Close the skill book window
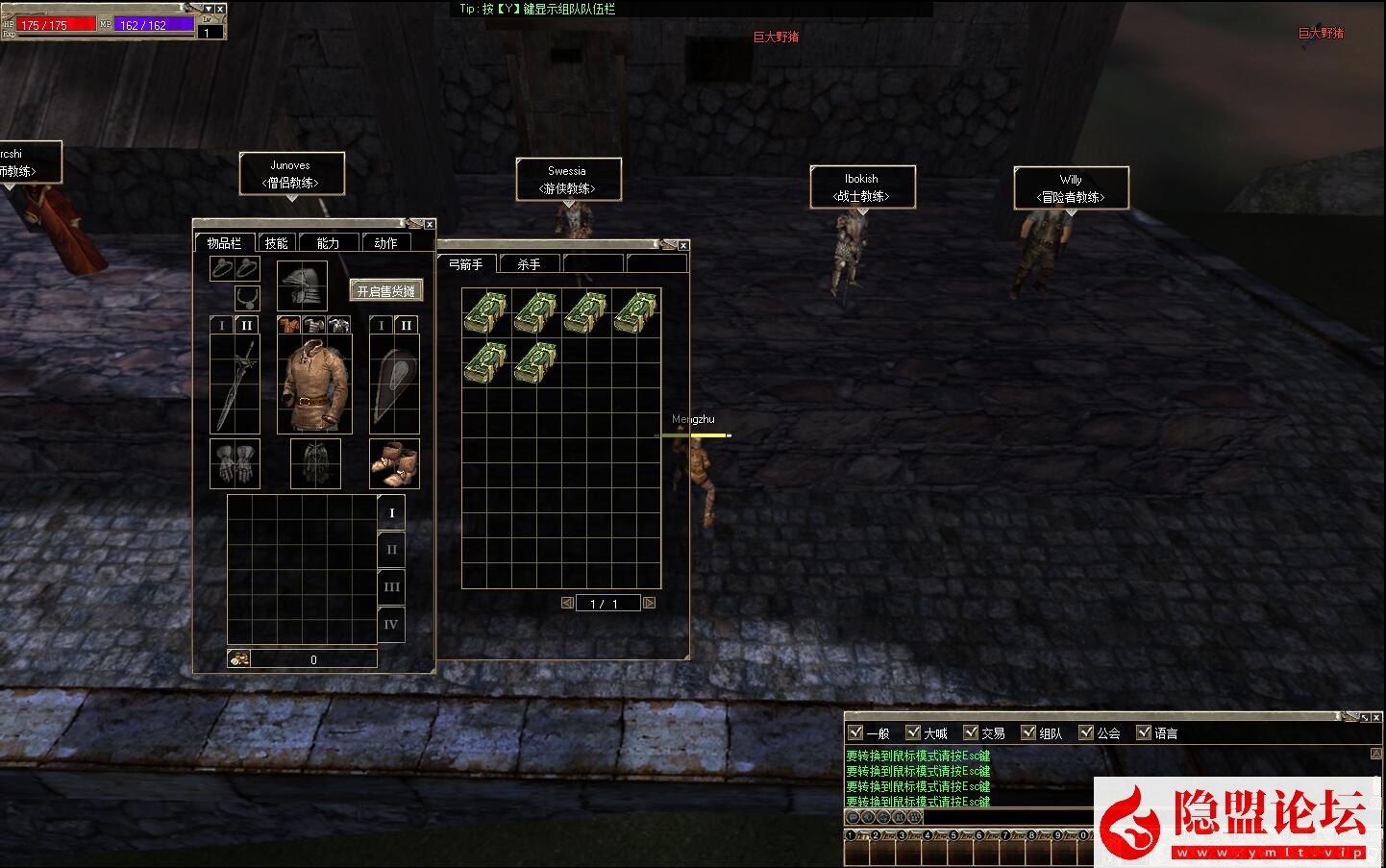The width and height of the screenshot is (1386, 868). click(x=683, y=245)
